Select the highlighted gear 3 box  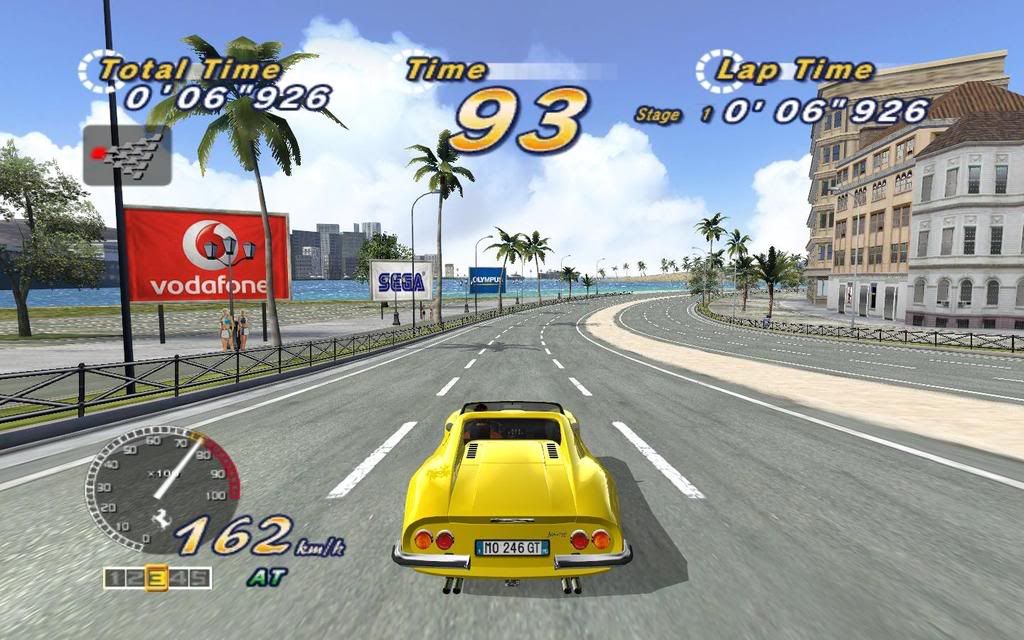[x=156, y=578]
